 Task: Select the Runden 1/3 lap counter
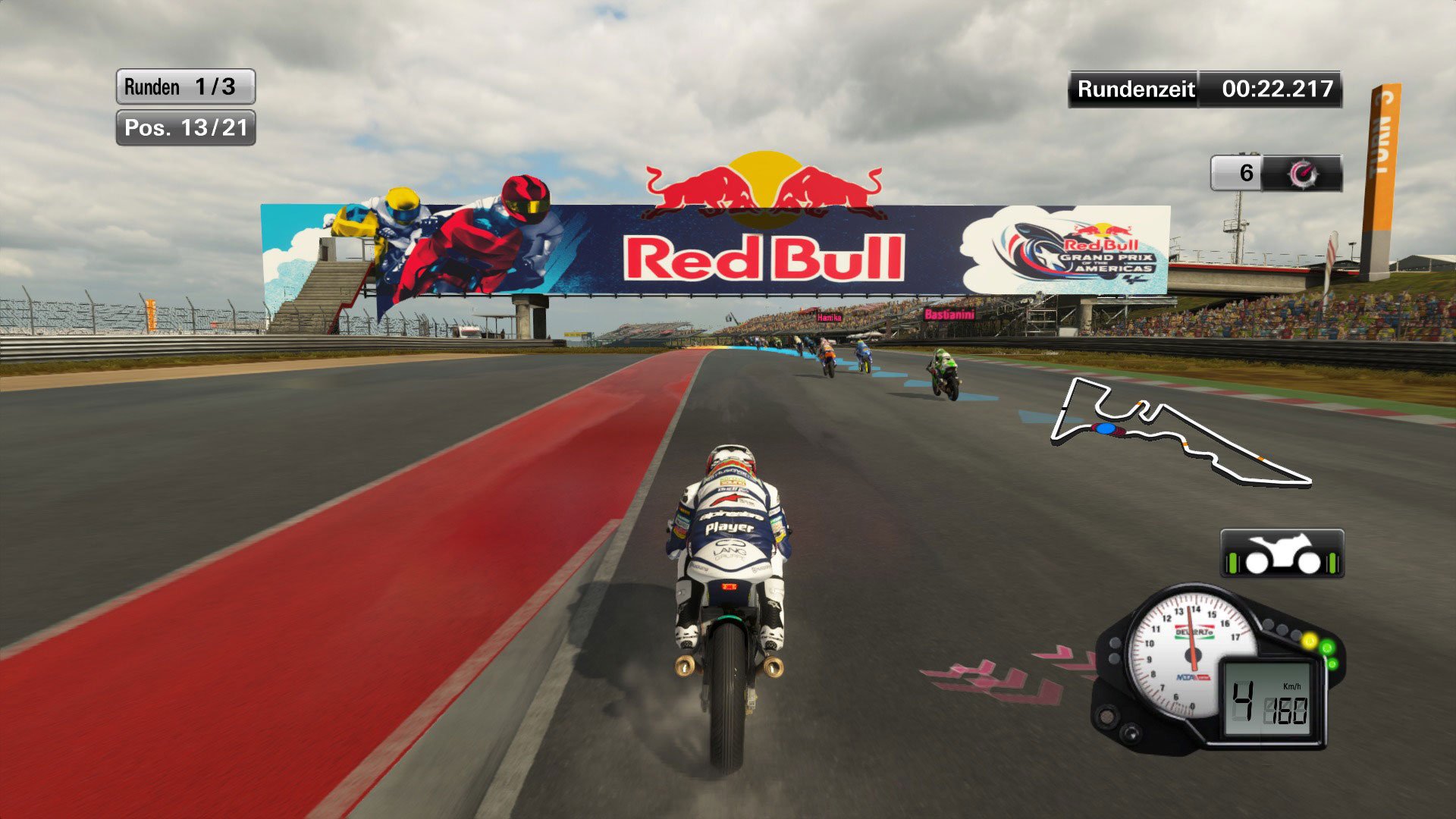tap(184, 86)
